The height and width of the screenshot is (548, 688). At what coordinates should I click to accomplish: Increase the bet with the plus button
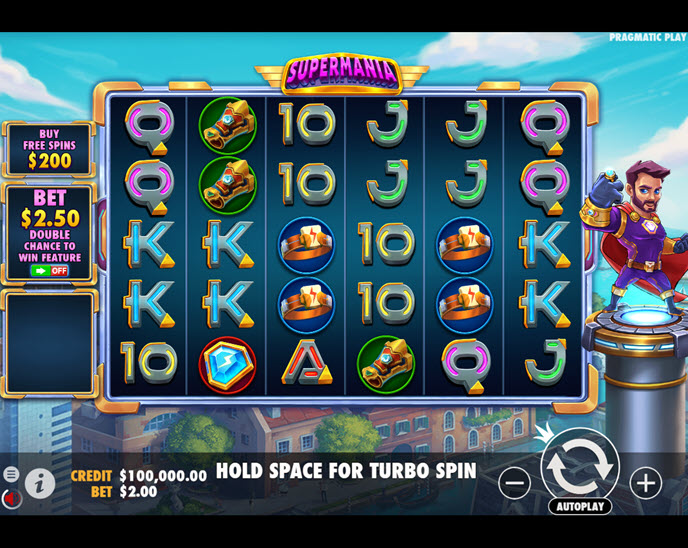(646, 484)
